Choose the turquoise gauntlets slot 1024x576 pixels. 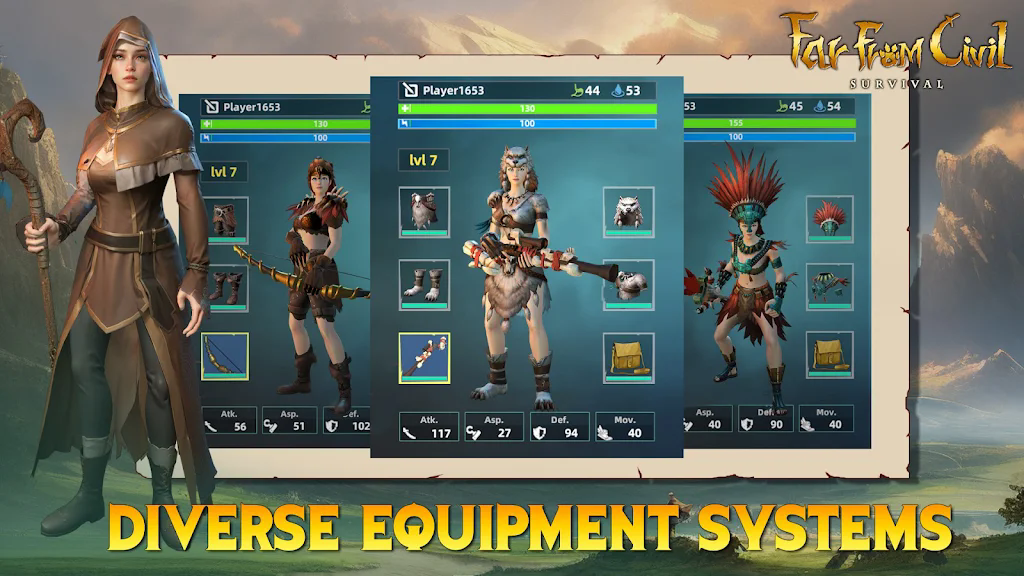[829, 286]
